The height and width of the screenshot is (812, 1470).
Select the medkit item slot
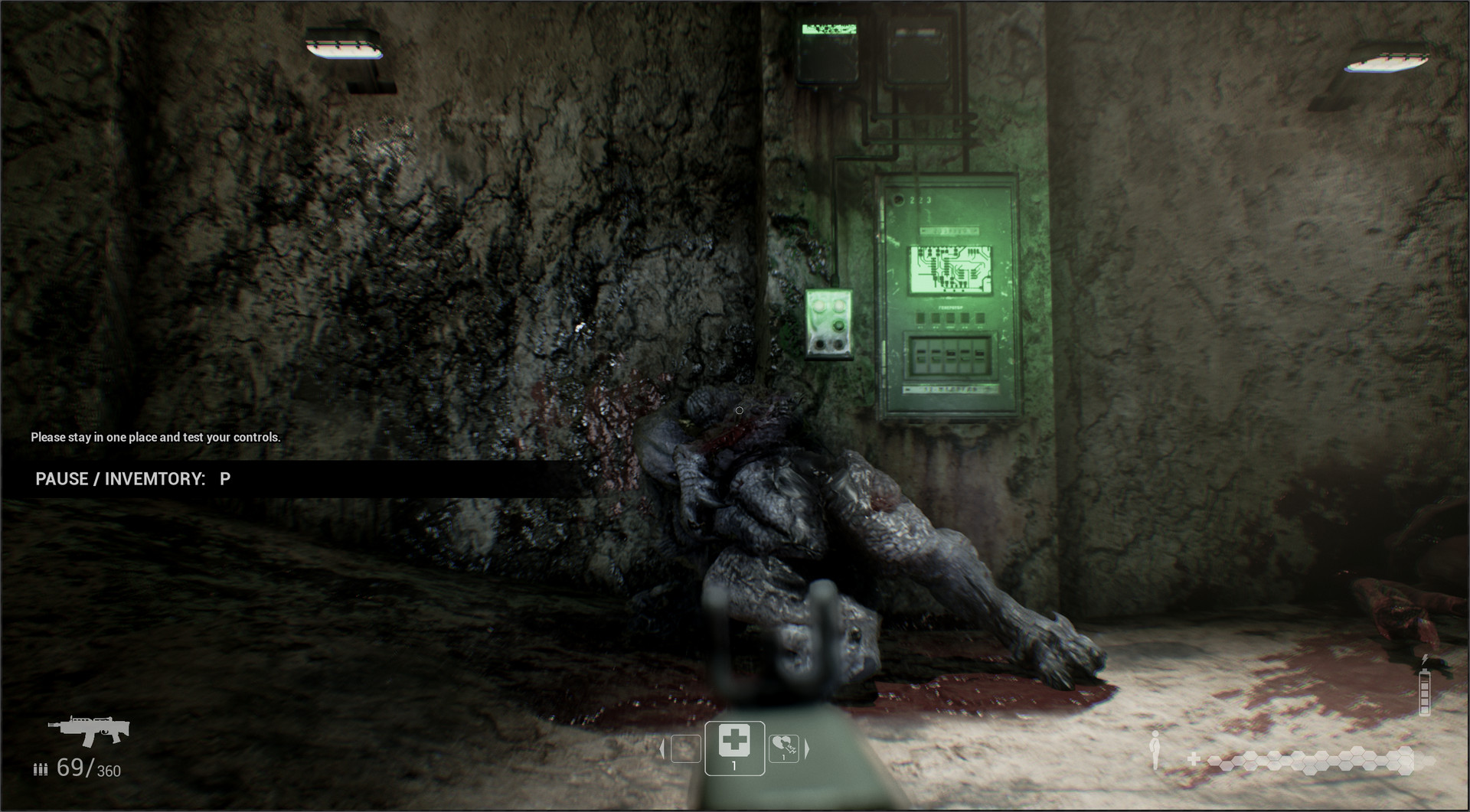[x=734, y=748]
